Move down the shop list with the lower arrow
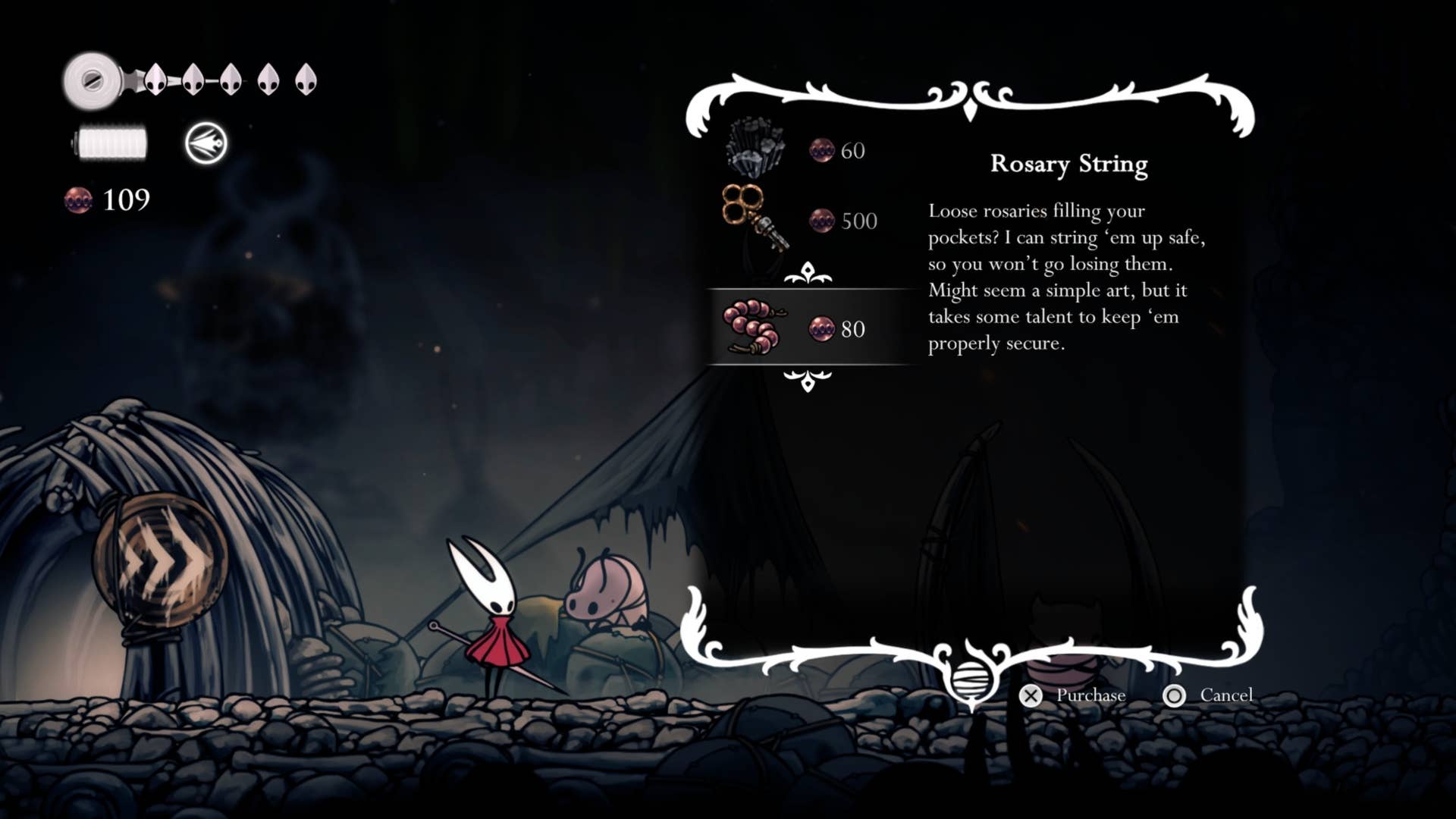Screen dimensions: 1456x819 [x=808, y=381]
